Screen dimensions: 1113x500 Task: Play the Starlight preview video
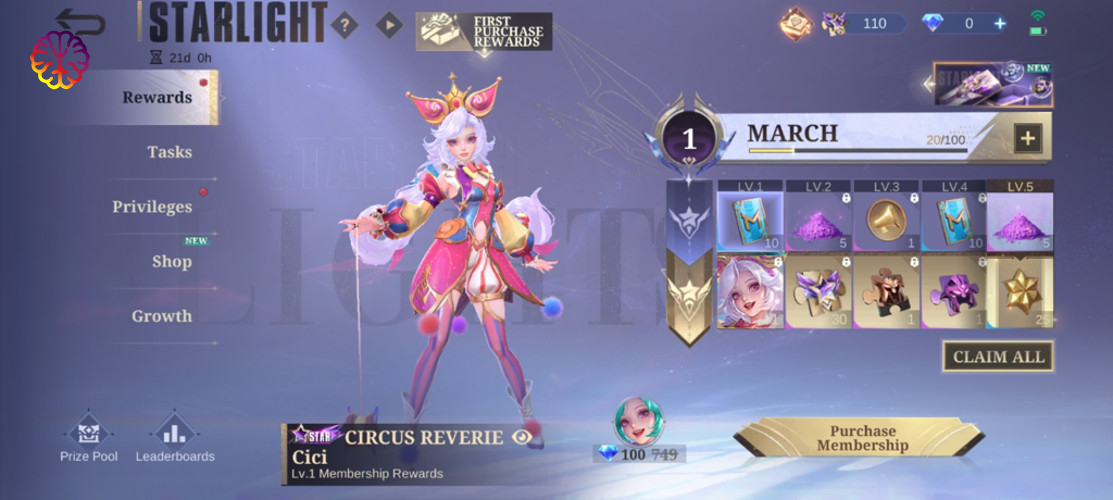tap(389, 24)
